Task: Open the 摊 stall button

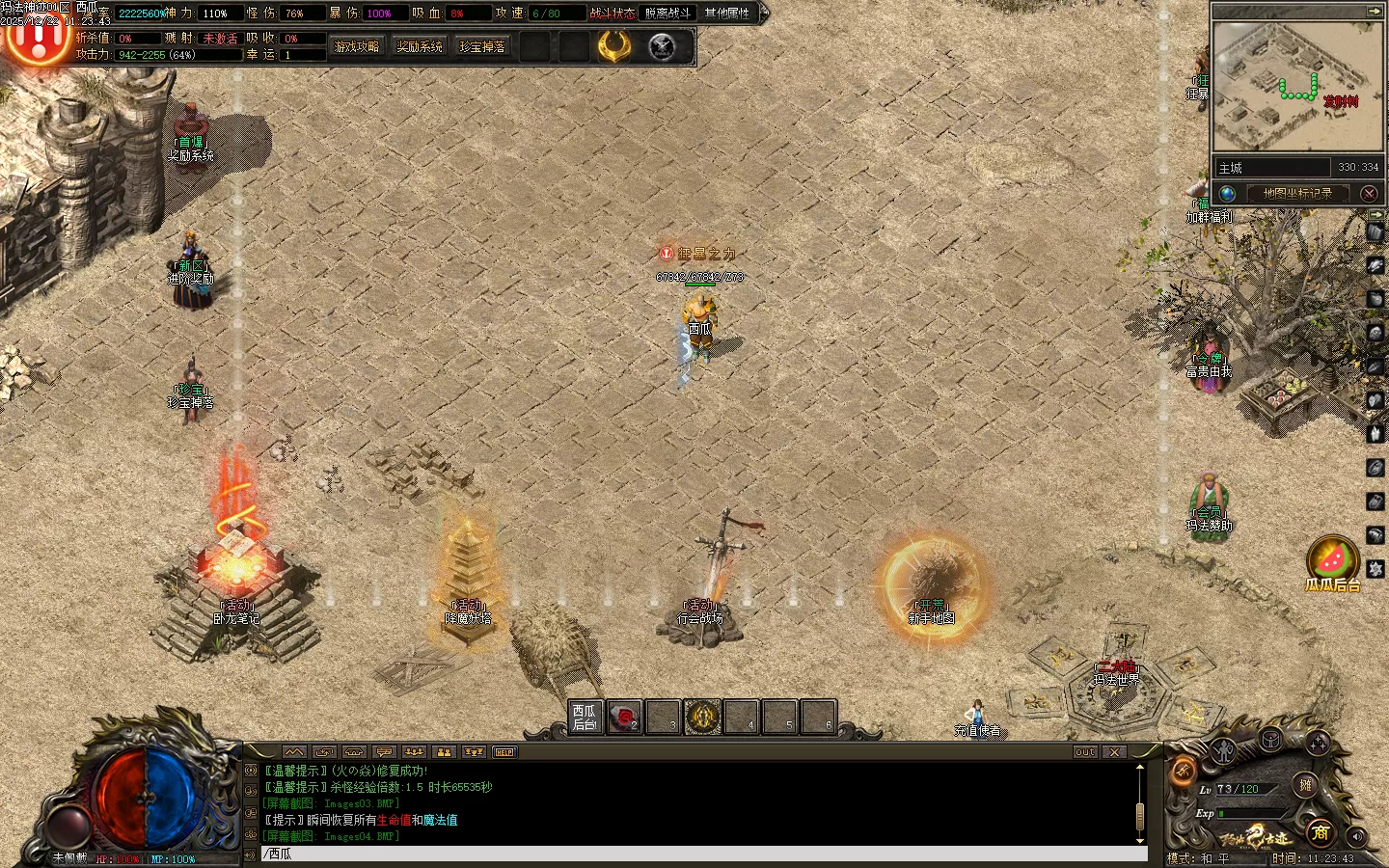Action: pos(1305,785)
